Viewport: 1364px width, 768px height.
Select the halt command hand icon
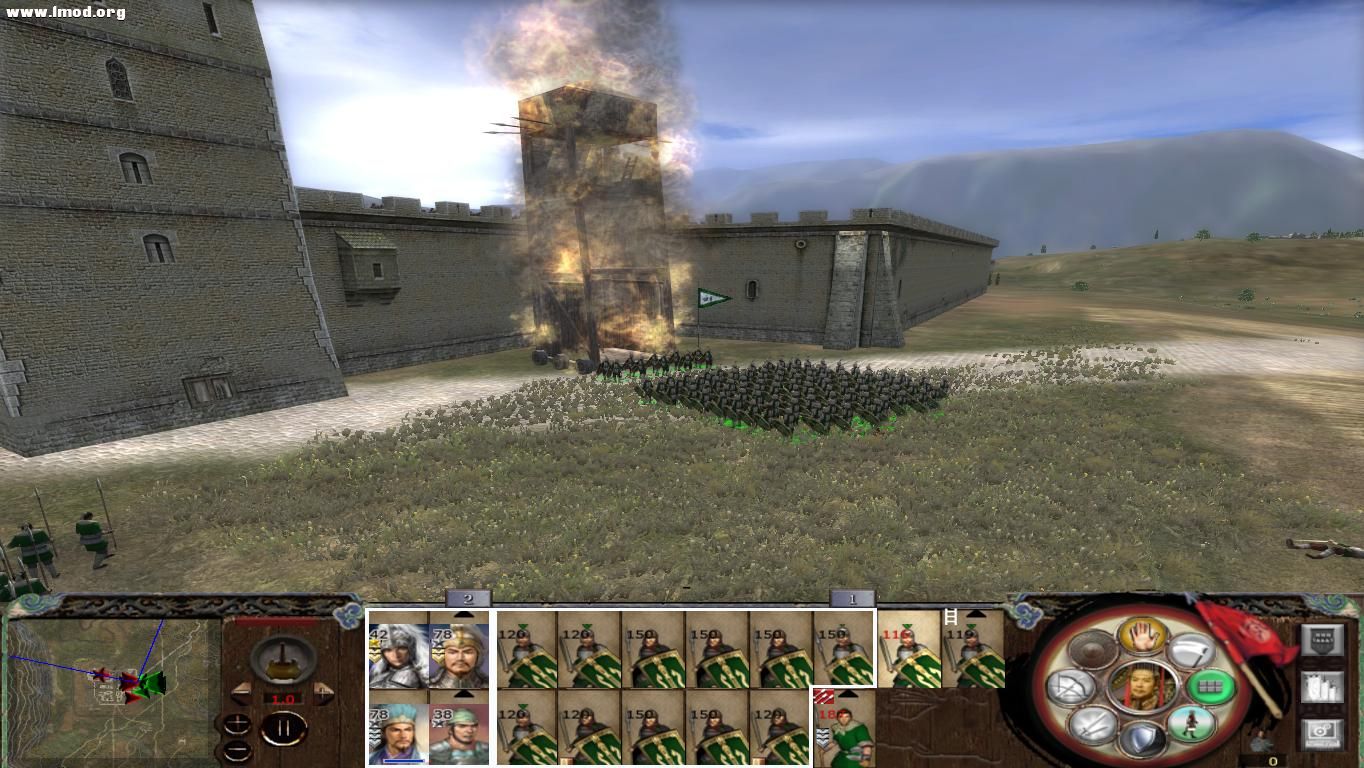1144,638
